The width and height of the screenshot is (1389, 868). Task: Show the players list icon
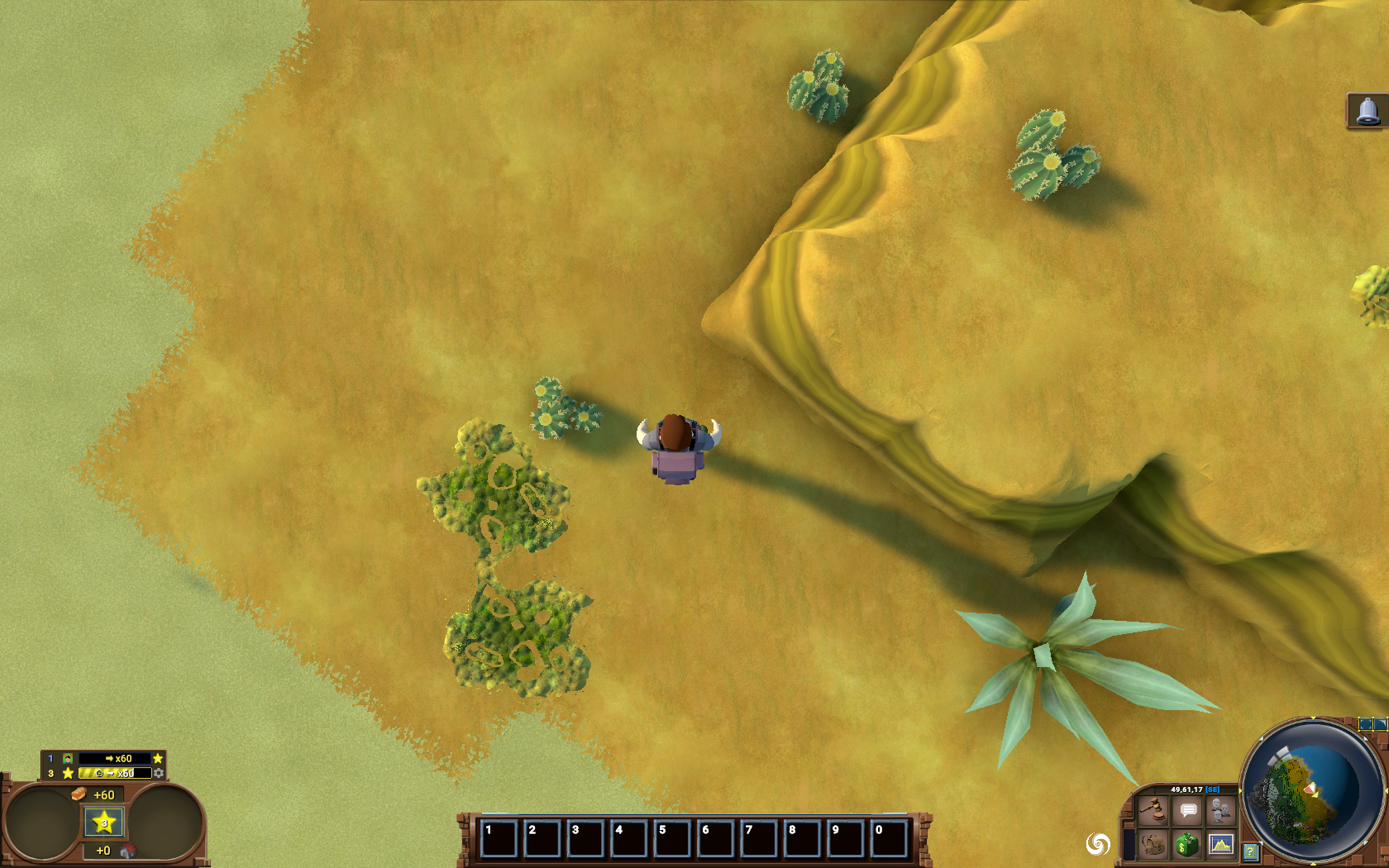[x=1221, y=811]
